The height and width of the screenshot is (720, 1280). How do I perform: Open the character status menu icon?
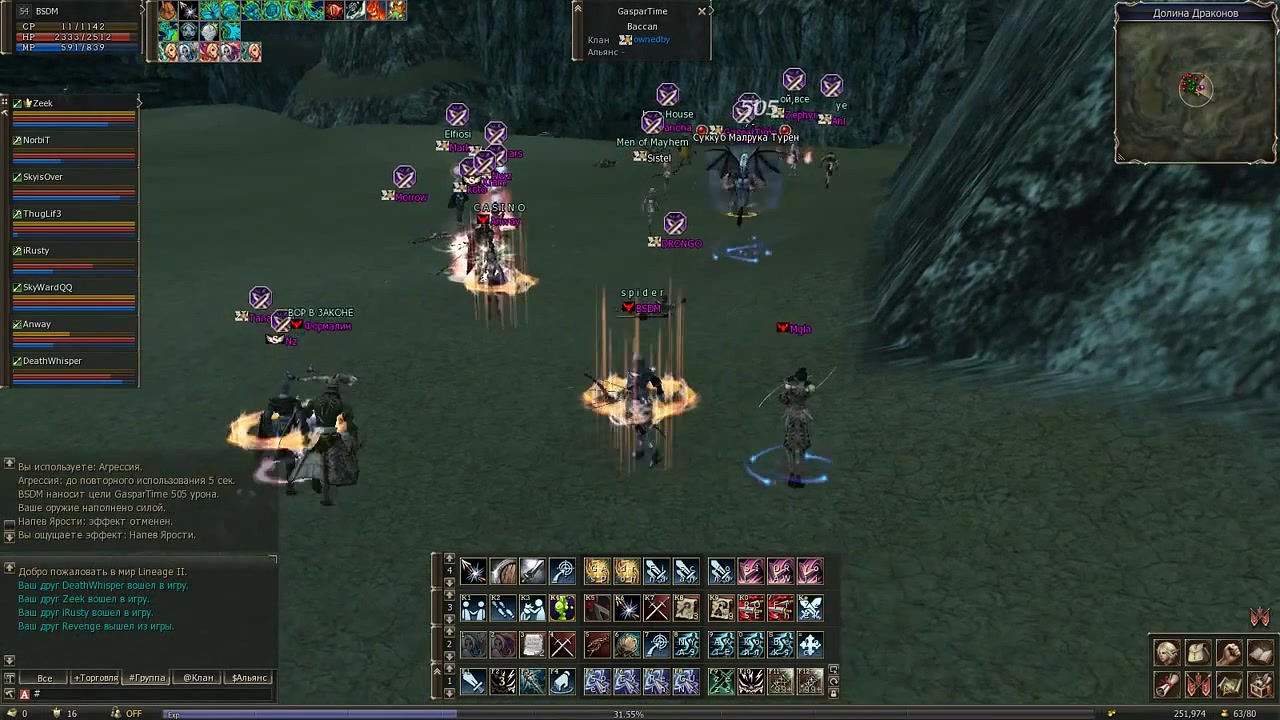pyautogui.click(x=1167, y=653)
